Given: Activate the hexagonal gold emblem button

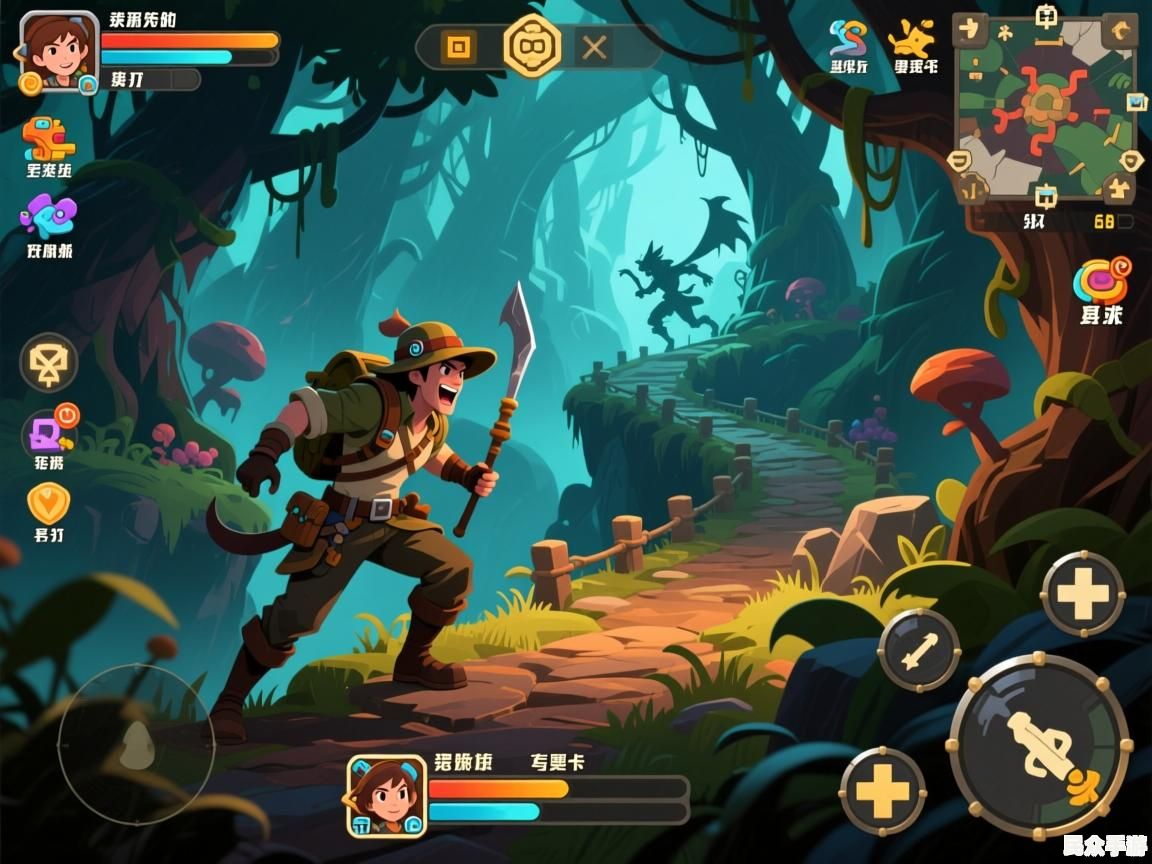Looking at the screenshot, I should (x=531, y=46).
